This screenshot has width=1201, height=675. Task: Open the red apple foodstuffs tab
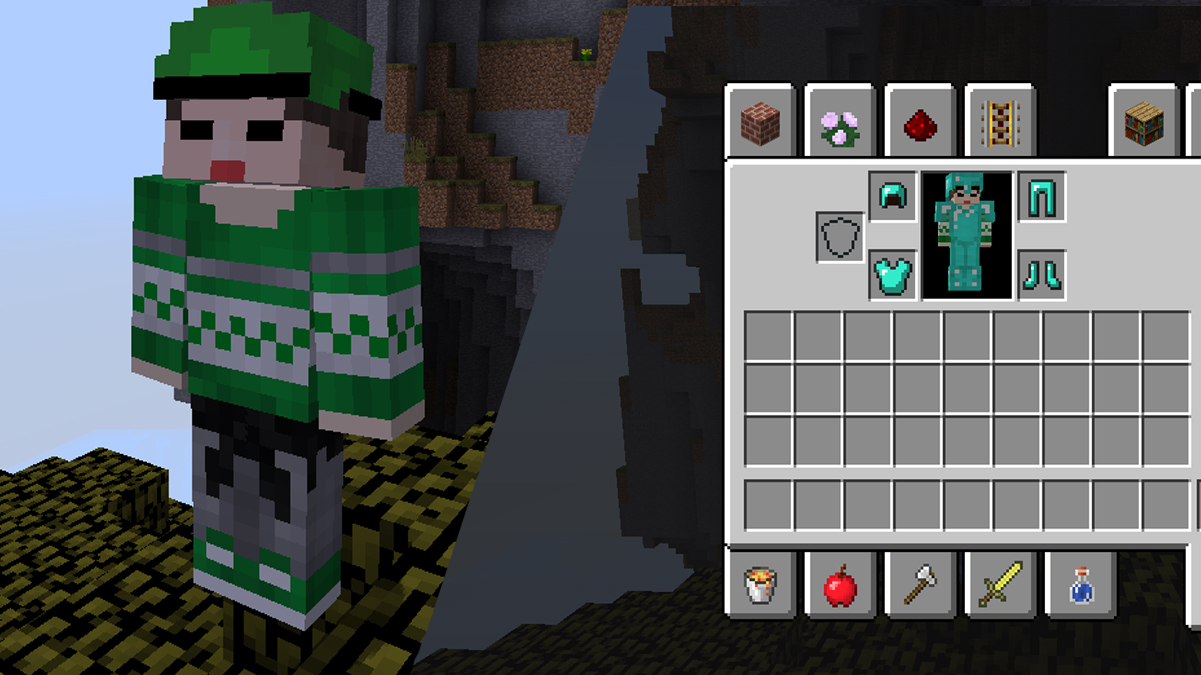pos(840,585)
